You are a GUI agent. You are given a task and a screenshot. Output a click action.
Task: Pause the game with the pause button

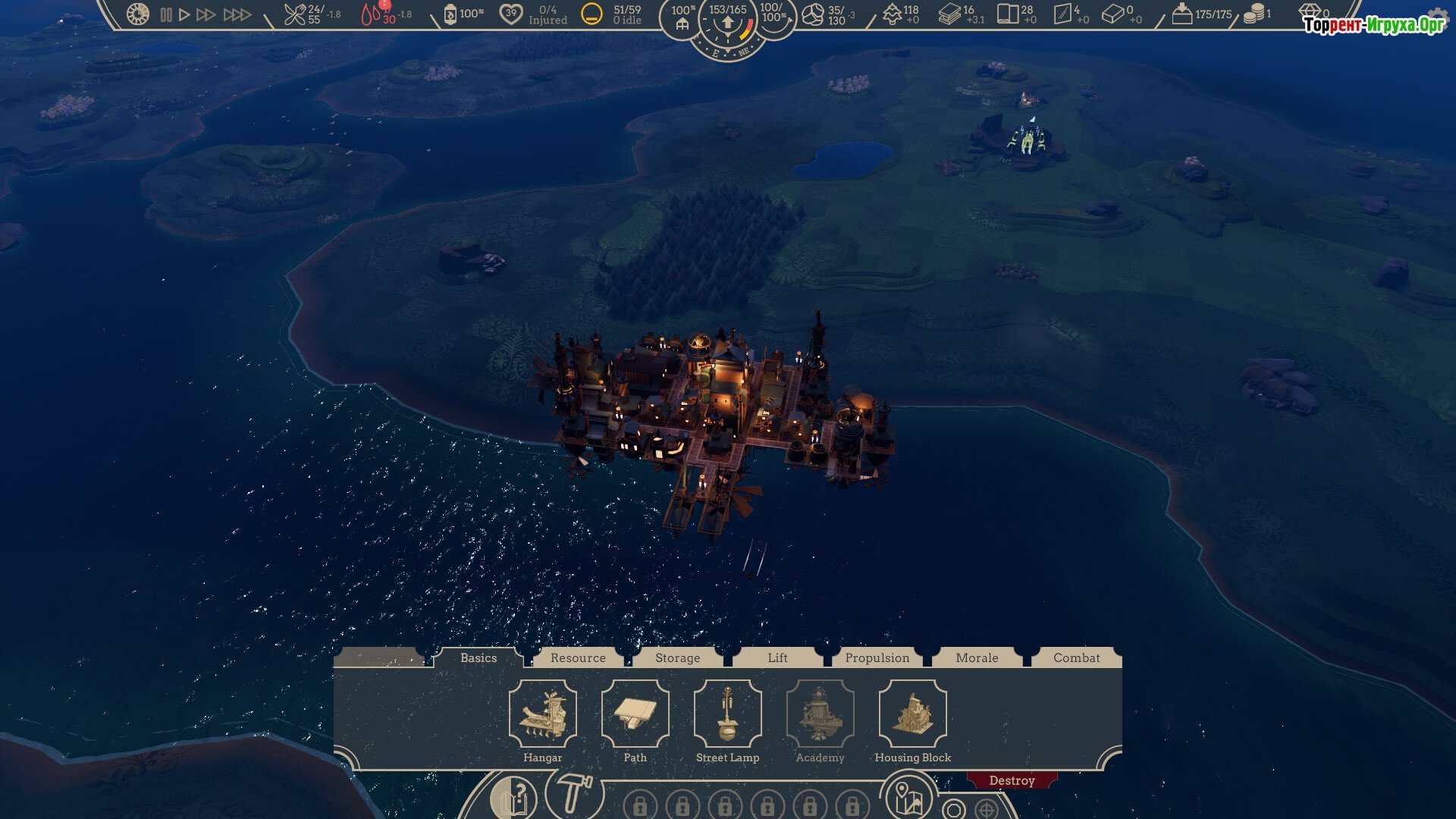(x=166, y=14)
